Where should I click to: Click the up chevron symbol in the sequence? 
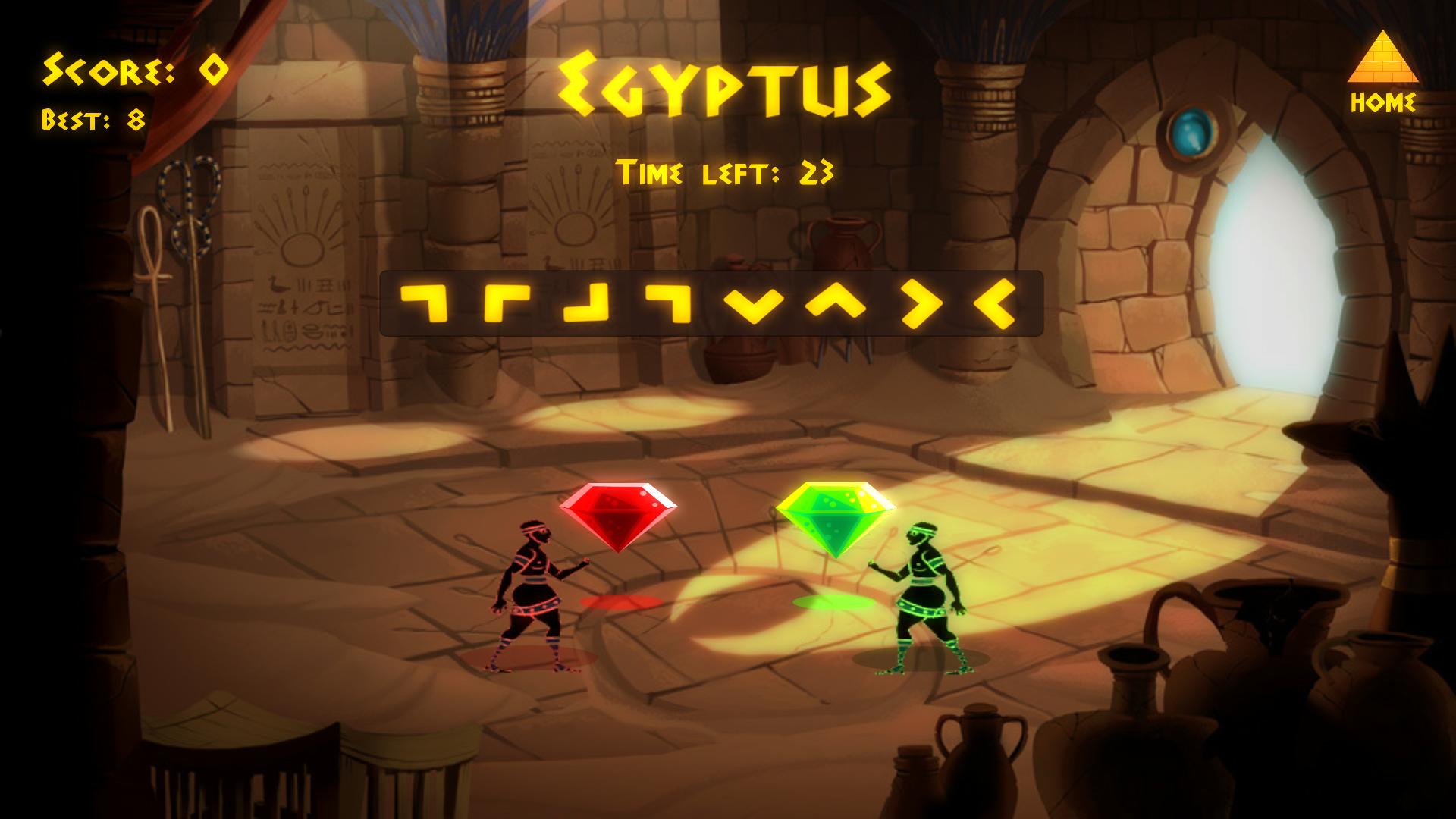(x=836, y=303)
